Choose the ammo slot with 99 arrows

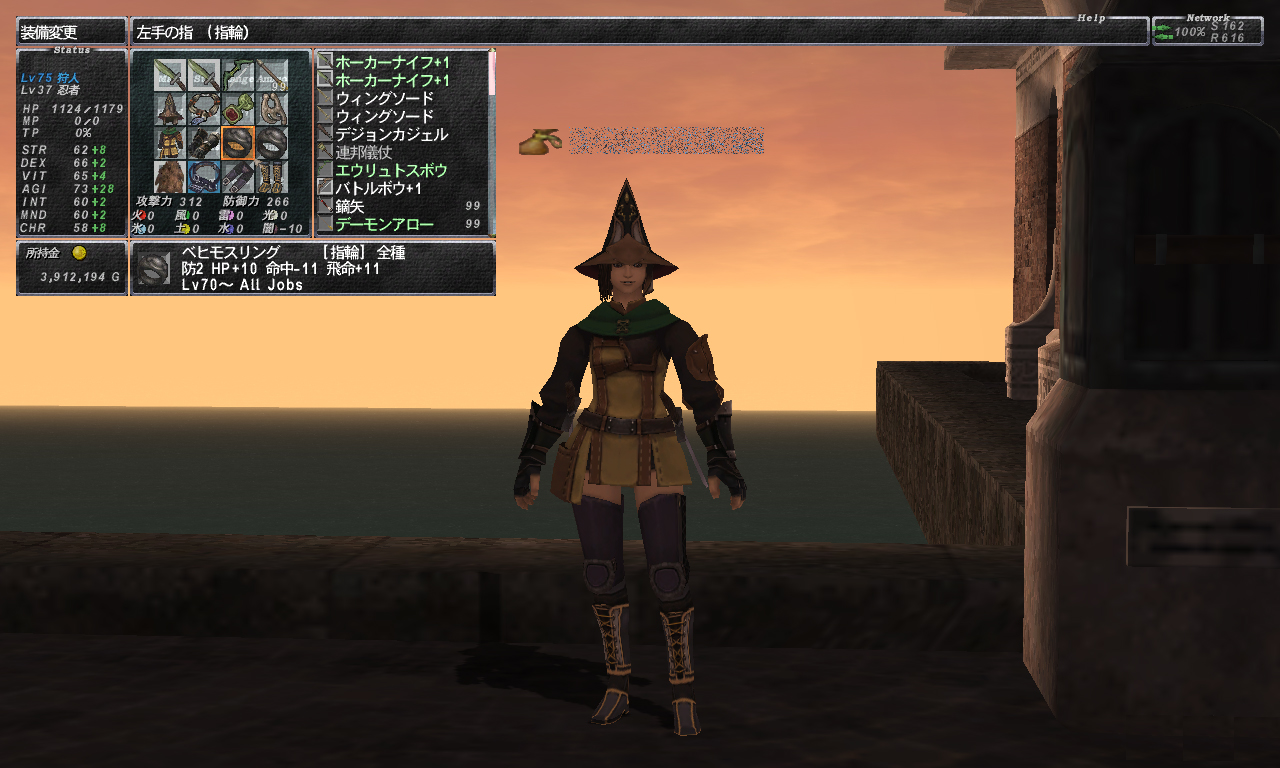(x=272, y=76)
